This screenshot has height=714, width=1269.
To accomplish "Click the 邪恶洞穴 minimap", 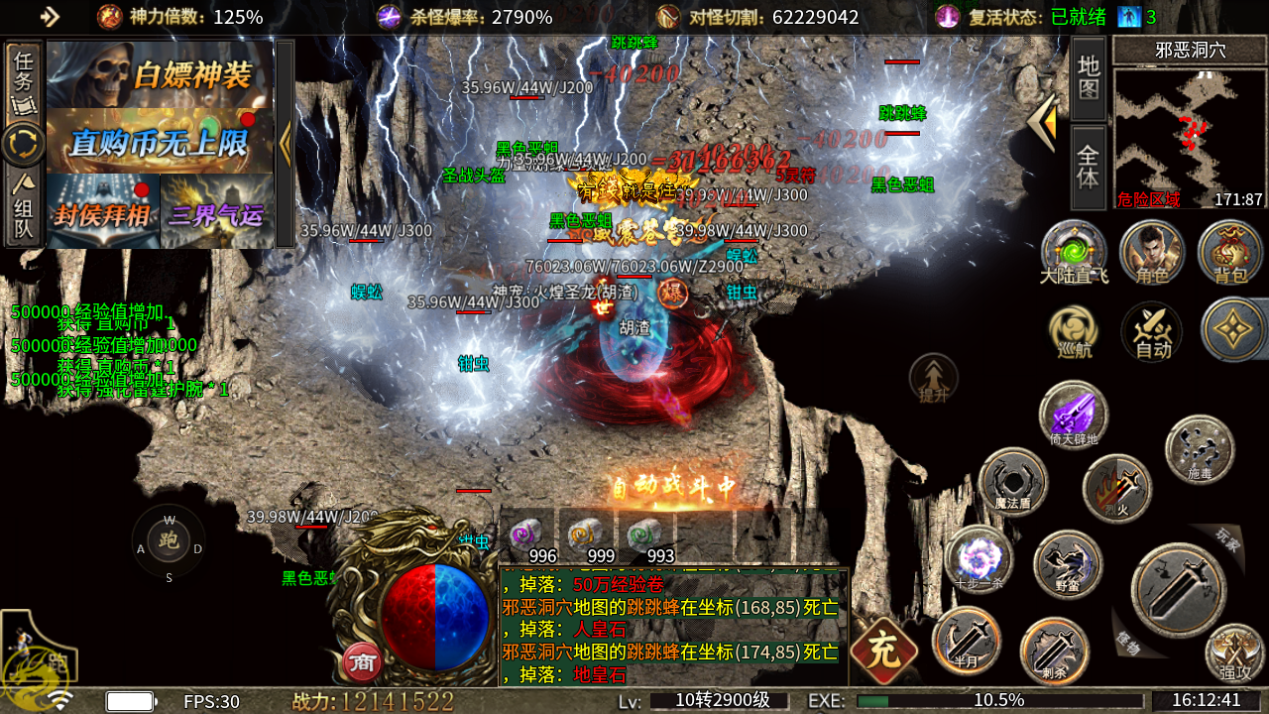I will click(1189, 137).
